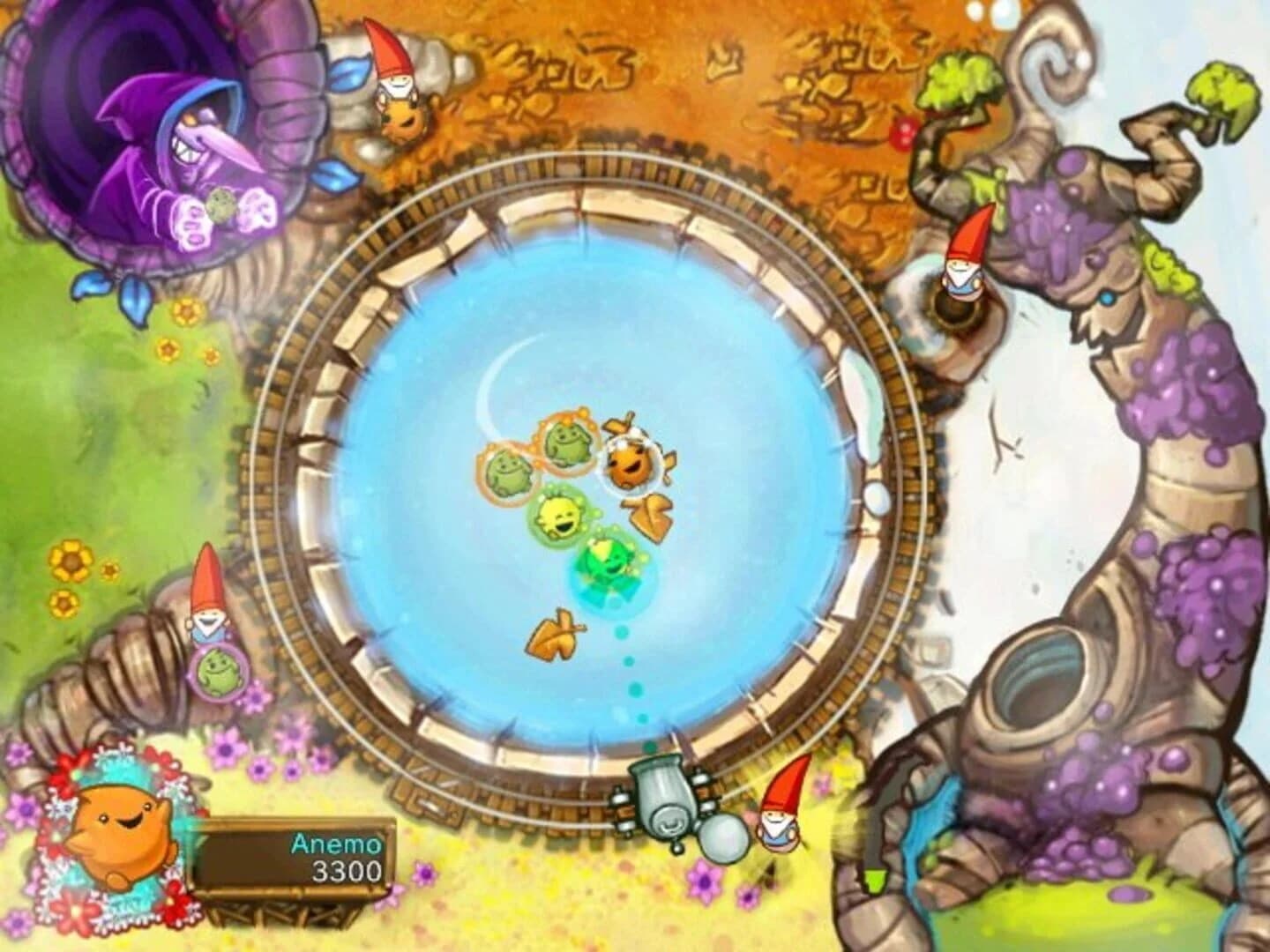Click the snowball next to the cannon
The width and height of the screenshot is (1270, 952).
pos(725,837)
